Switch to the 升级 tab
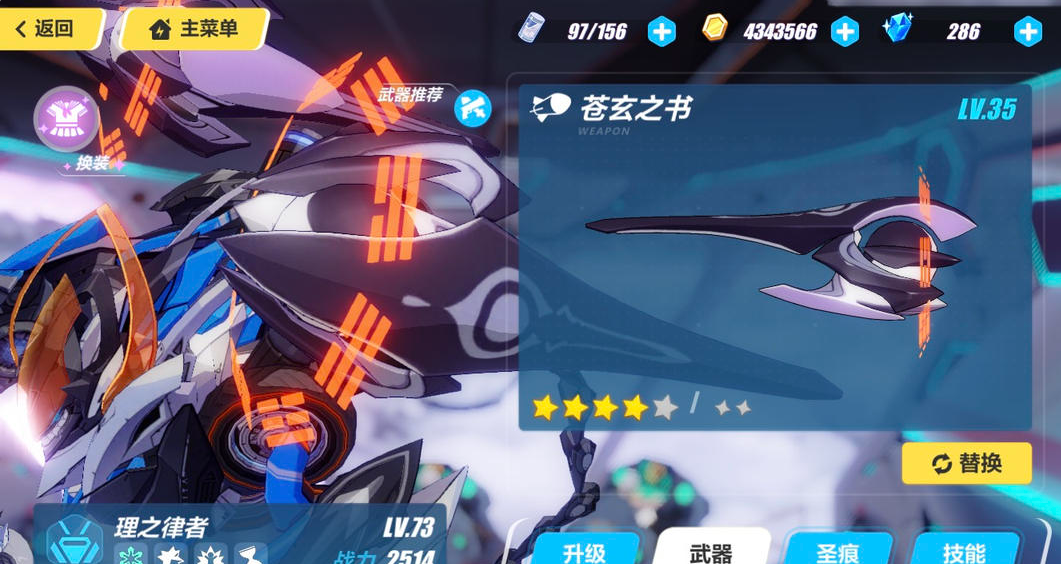The image size is (1061, 564). (585, 549)
